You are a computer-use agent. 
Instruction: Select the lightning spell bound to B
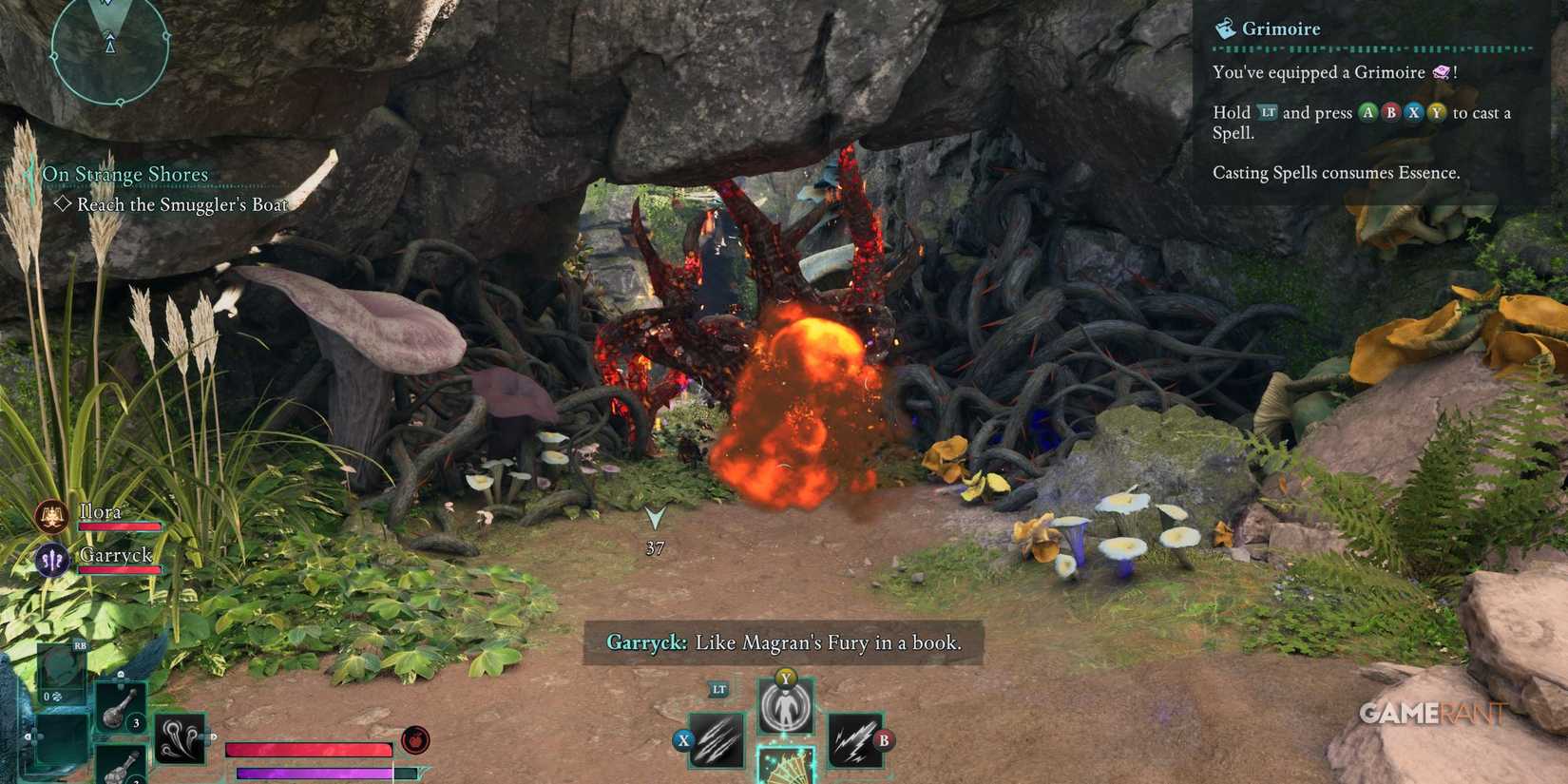click(856, 740)
